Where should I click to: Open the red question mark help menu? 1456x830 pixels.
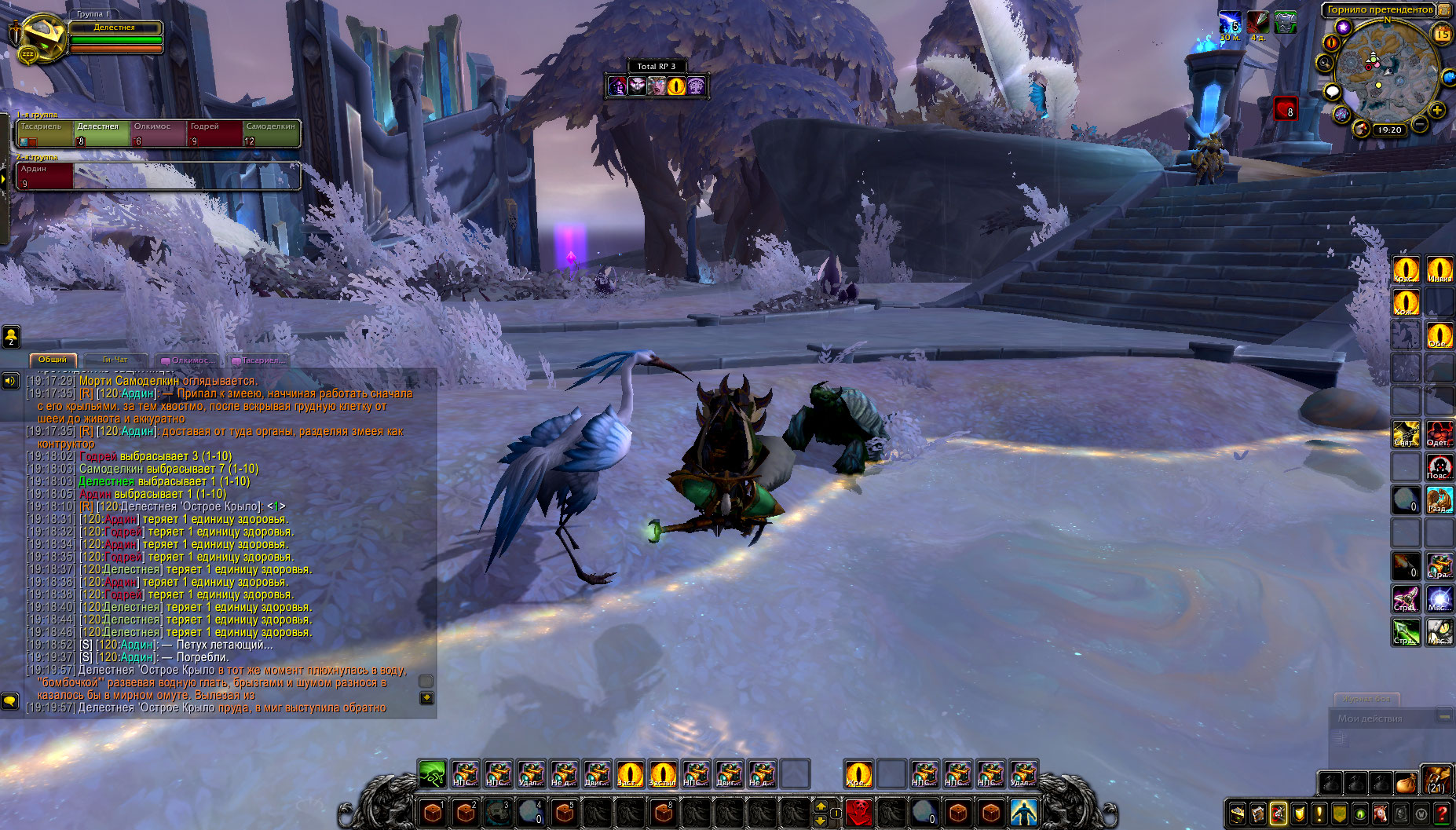1442,814
